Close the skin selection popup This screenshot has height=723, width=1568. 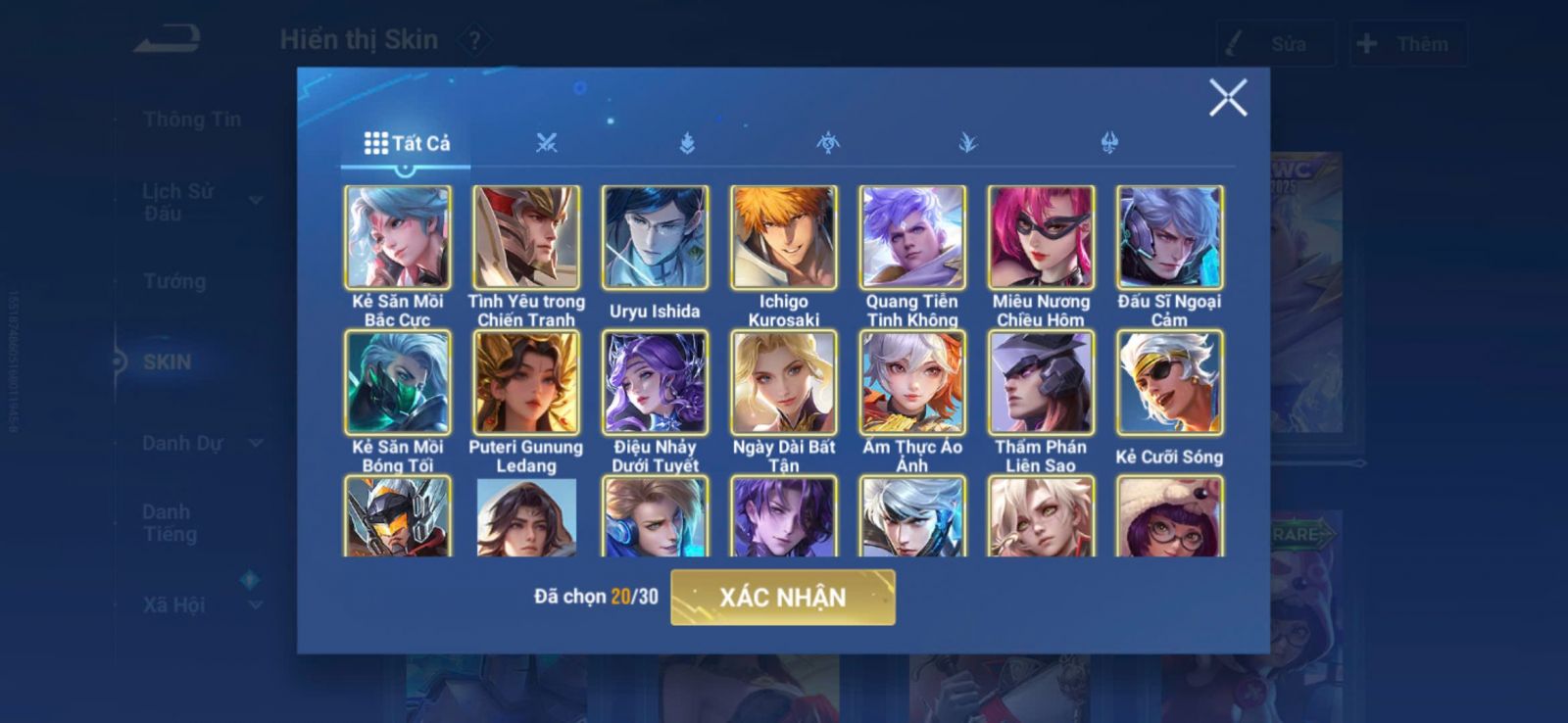pyautogui.click(x=1227, y=98)
